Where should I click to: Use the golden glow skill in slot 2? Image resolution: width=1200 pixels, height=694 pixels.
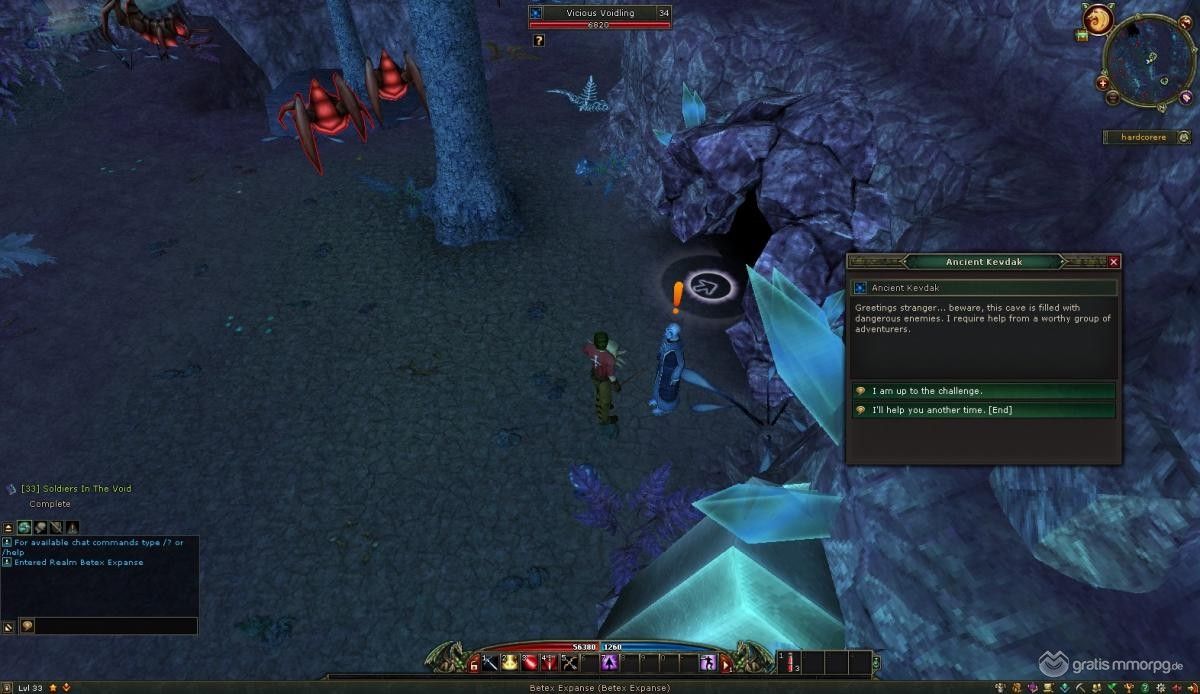point(510,662)
